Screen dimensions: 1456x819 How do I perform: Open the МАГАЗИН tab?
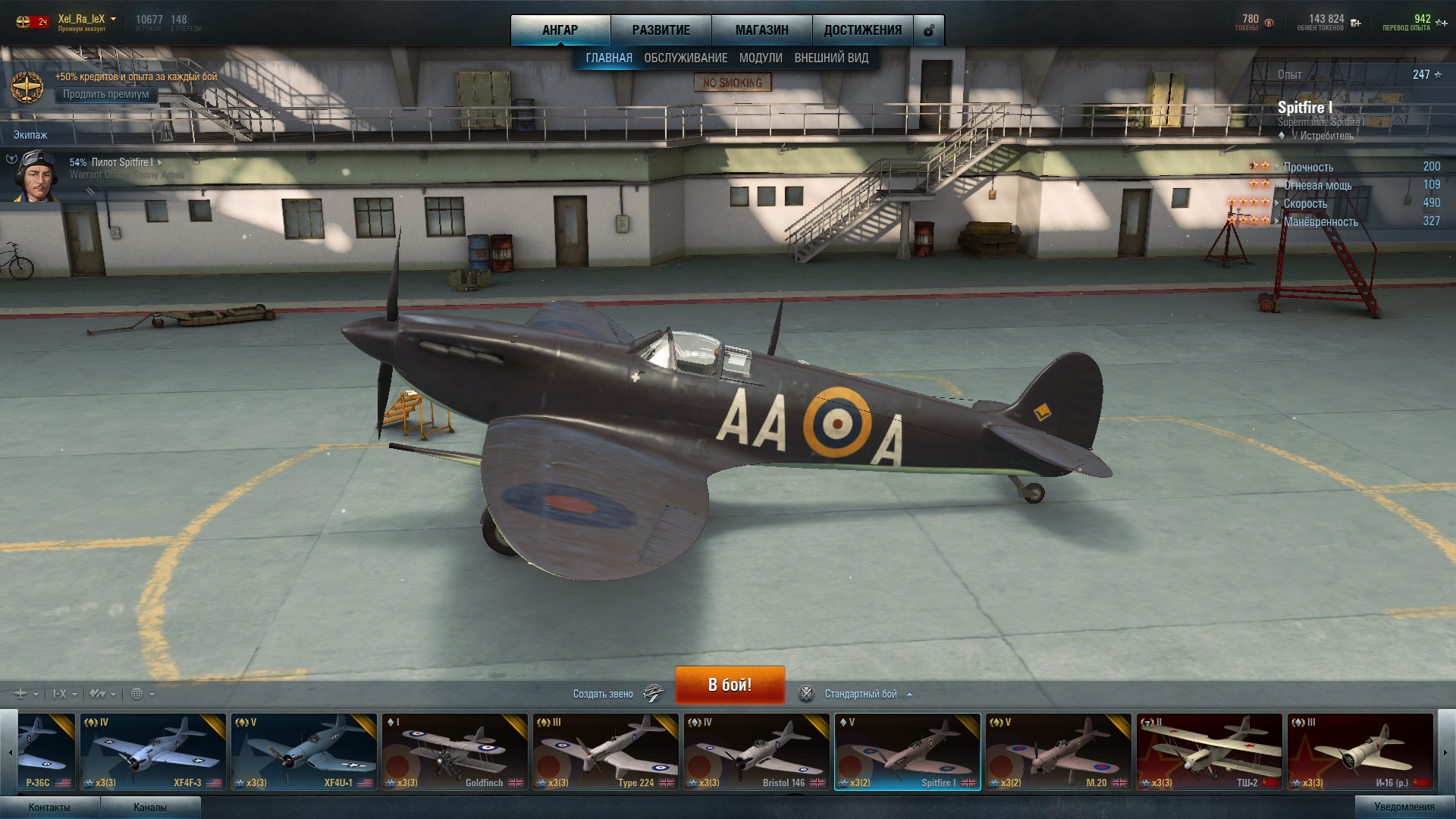coord(761,30)
